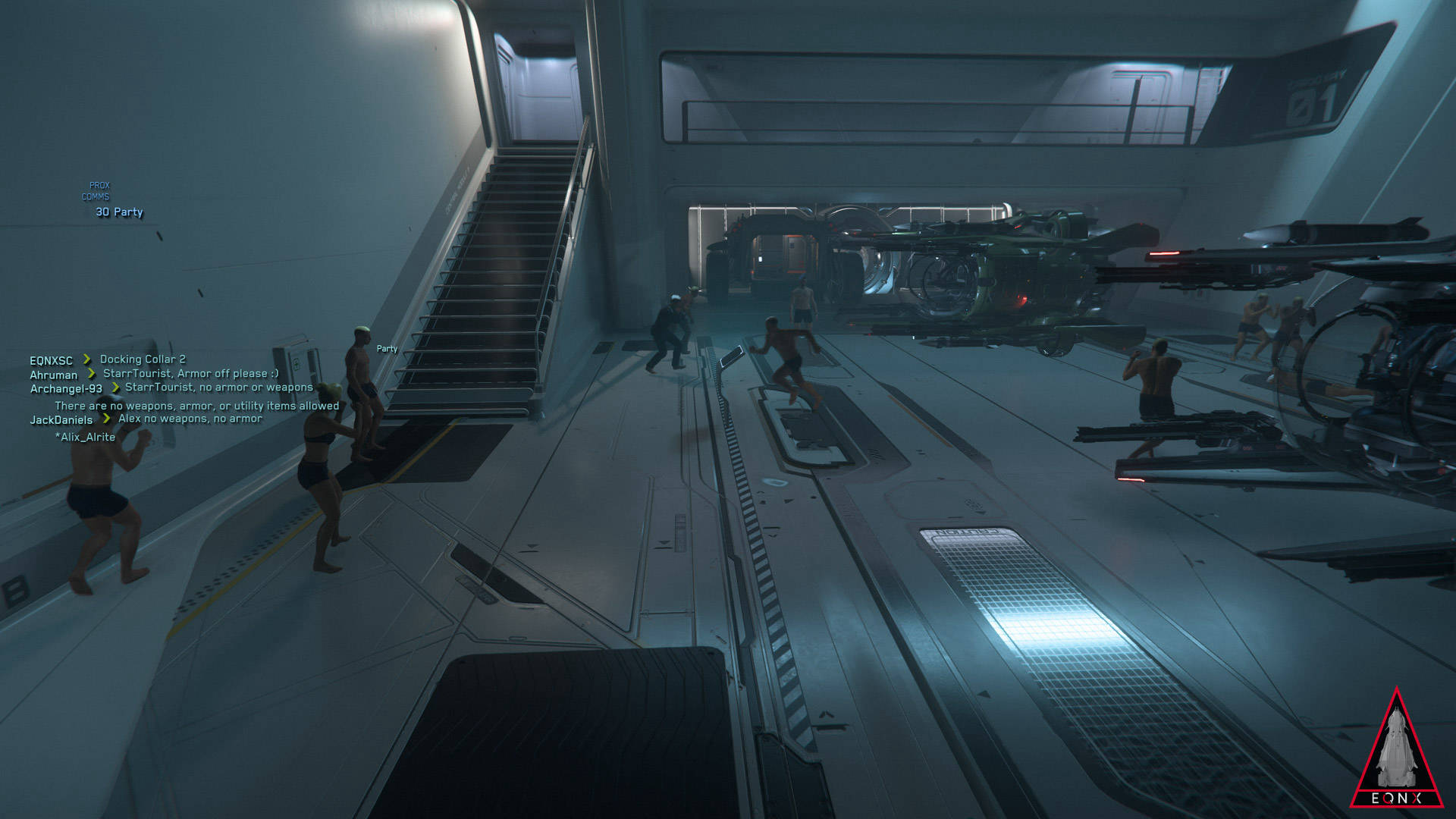Viewport: 1456px width, 819px height.
Task: Select EQNXSC's name in chat
Action: click(51, 361)
